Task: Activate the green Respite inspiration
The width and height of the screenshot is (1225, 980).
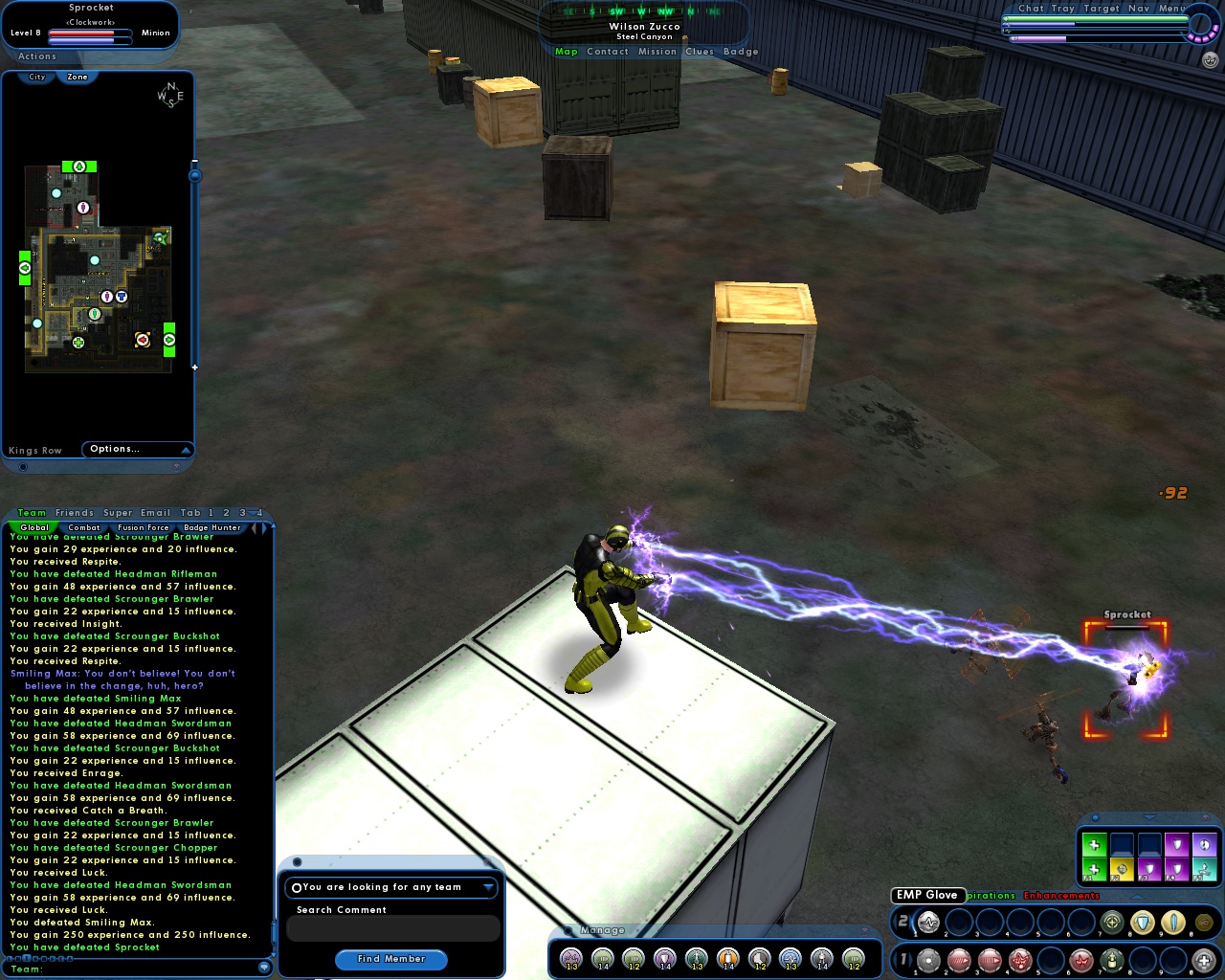Action: coord(1094,843)
